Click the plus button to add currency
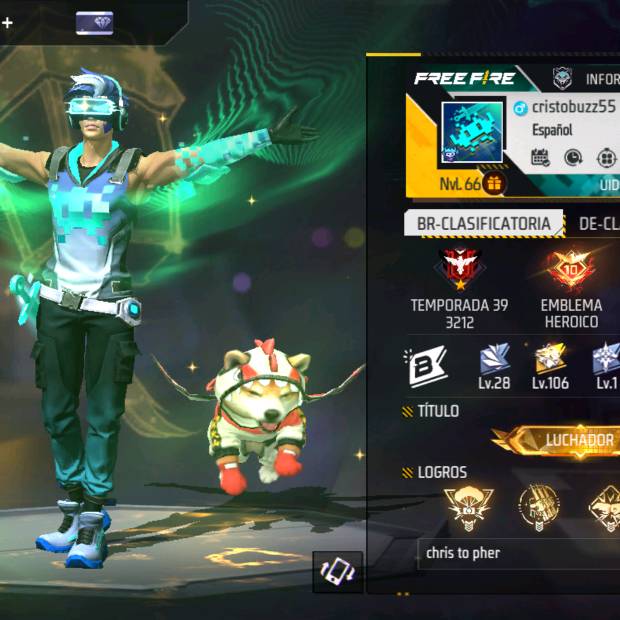The width and height of the screenshot is (620, 620). 7,22
